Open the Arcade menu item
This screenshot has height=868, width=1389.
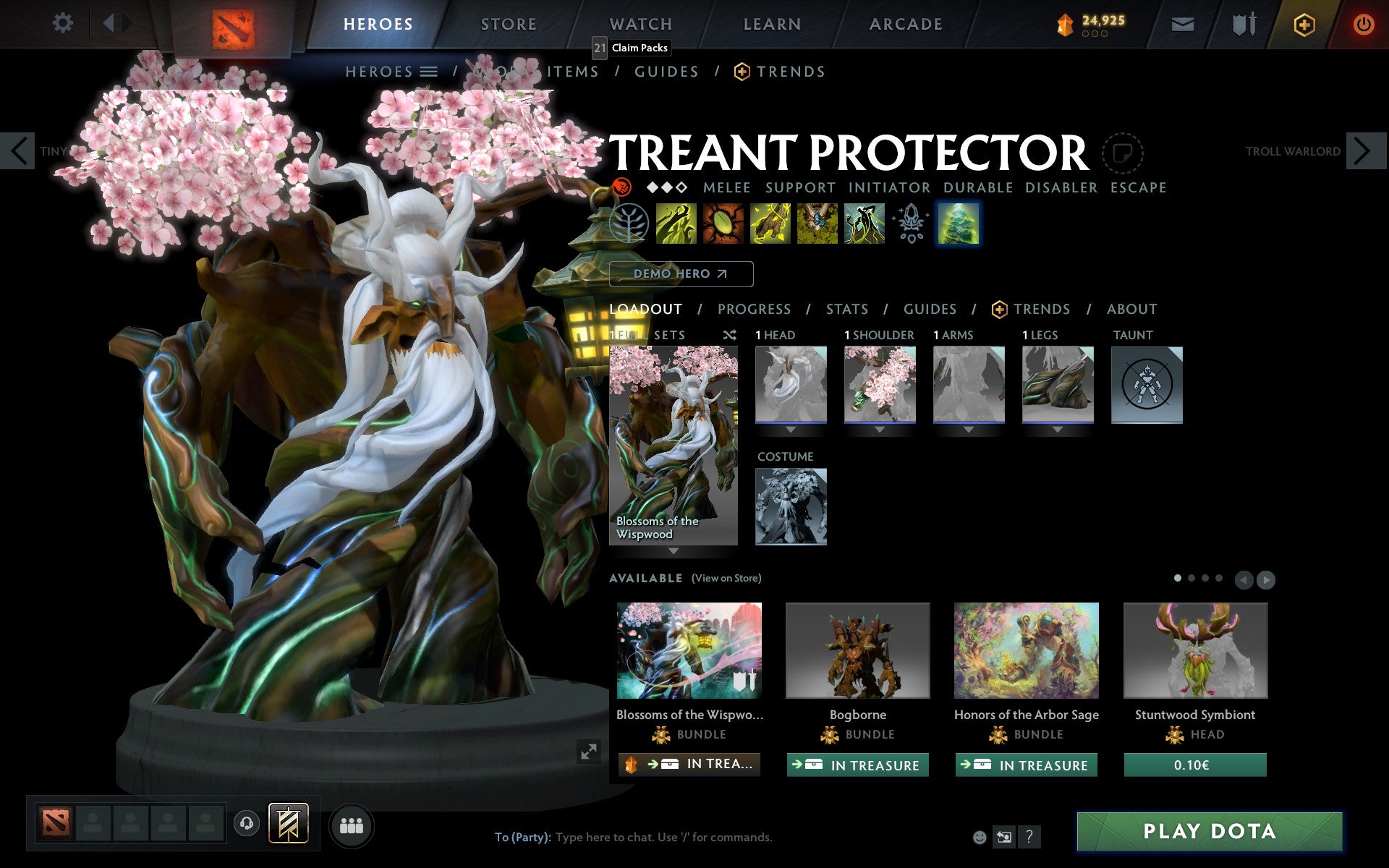pyautogui.click(x=904, y=24)
